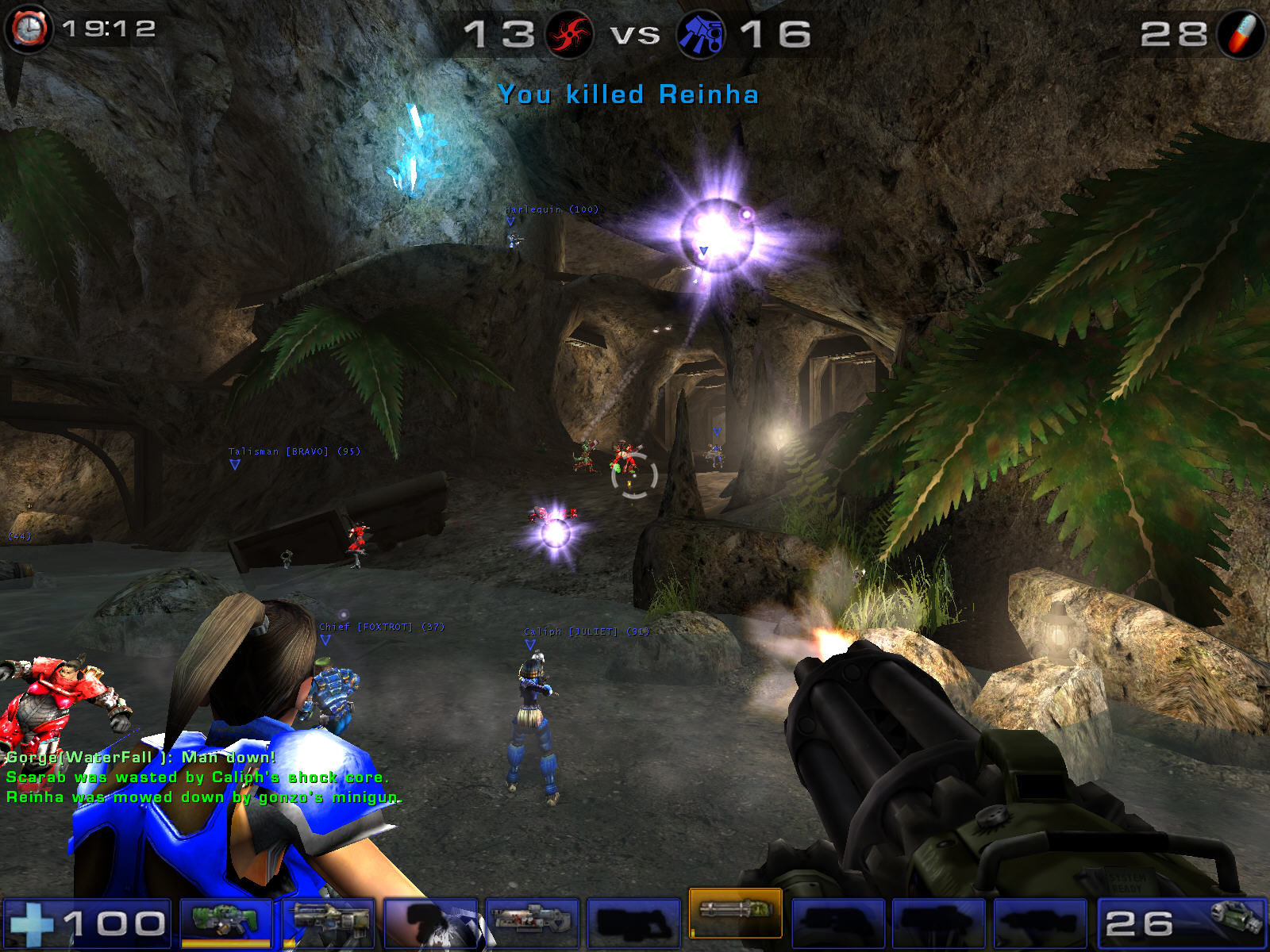
Task: Click the adrenaline pill icon
Action: [x=1240, y=34]
